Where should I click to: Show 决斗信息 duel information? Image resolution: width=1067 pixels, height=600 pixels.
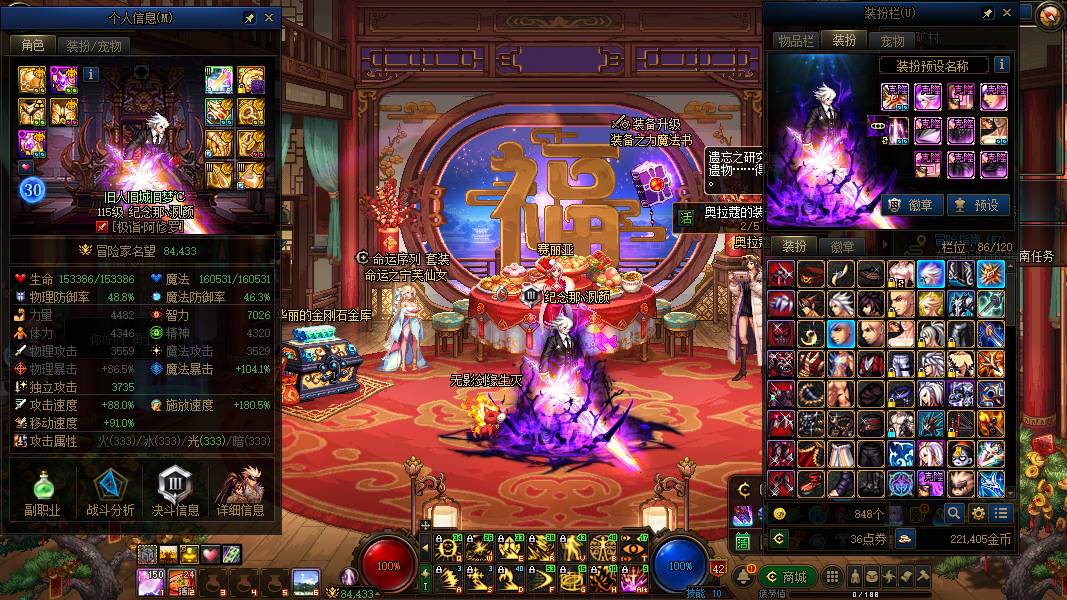point(174,493)
